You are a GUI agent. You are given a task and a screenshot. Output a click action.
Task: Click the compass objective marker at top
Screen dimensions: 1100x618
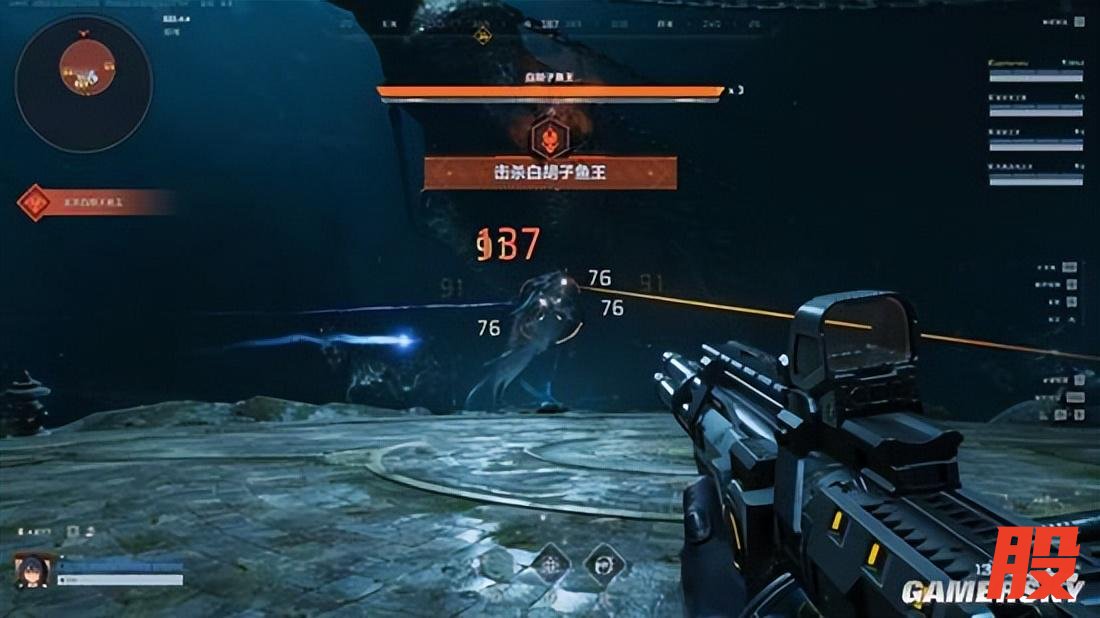tap(482, 36)
